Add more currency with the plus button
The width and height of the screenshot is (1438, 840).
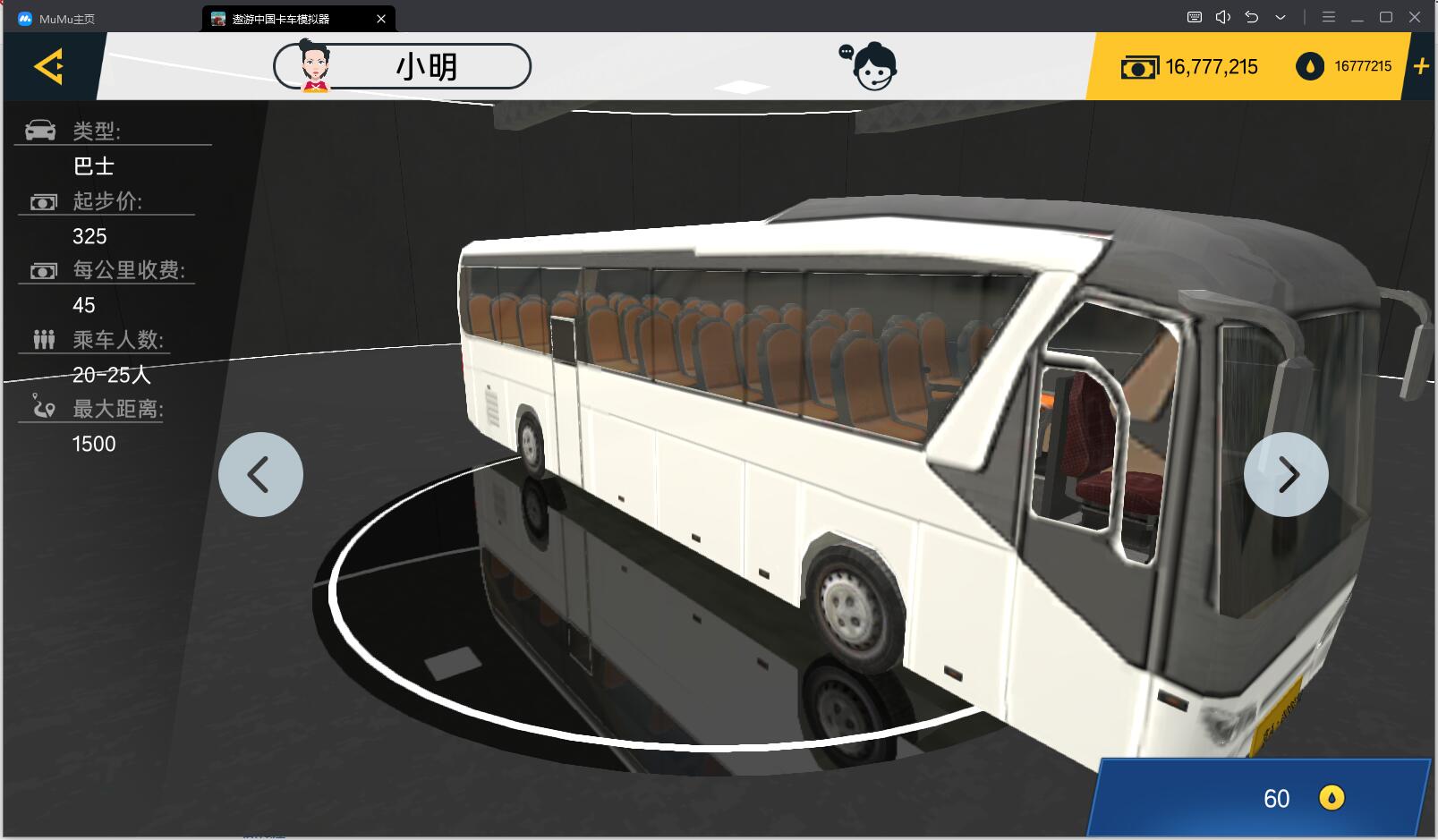1421,66
